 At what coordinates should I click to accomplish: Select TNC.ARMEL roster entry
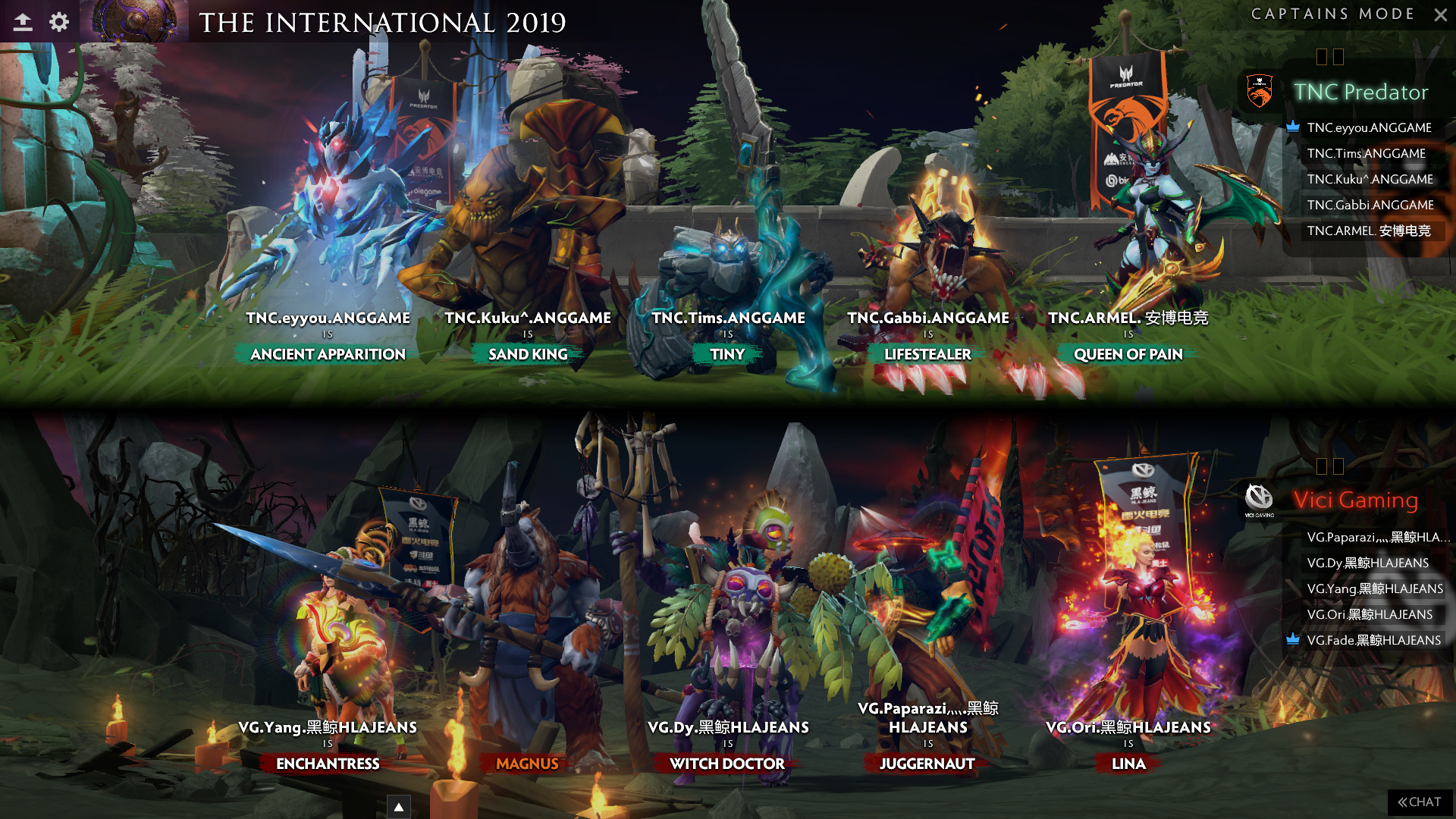tap(1368, 231)
